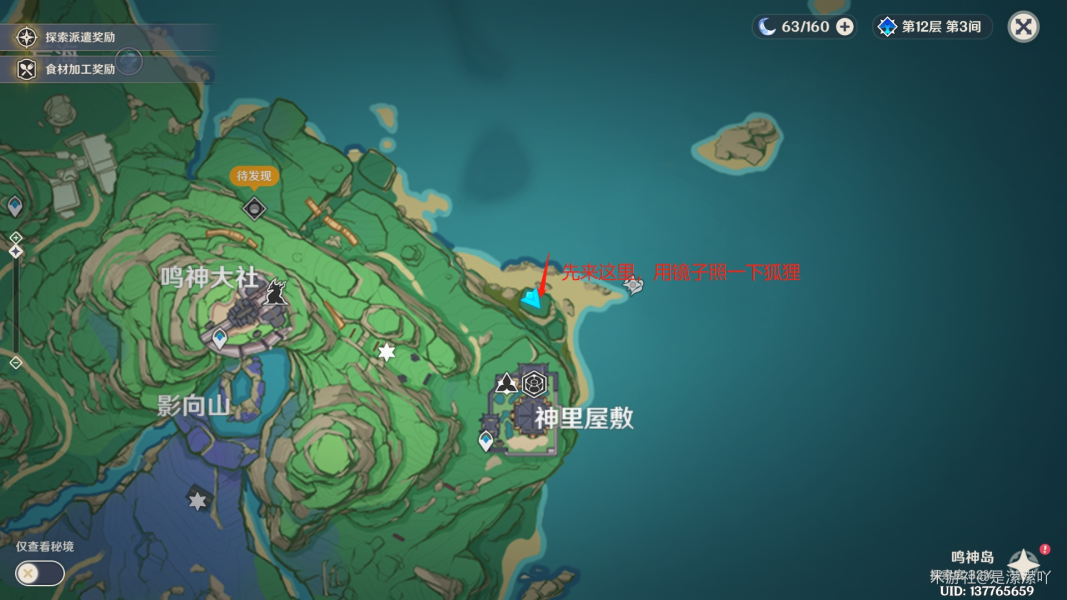Select the undiscovered (待发现) domain marker
Image resolution: width=1067 pixels, height=600 pixels.
pos(255,208)
